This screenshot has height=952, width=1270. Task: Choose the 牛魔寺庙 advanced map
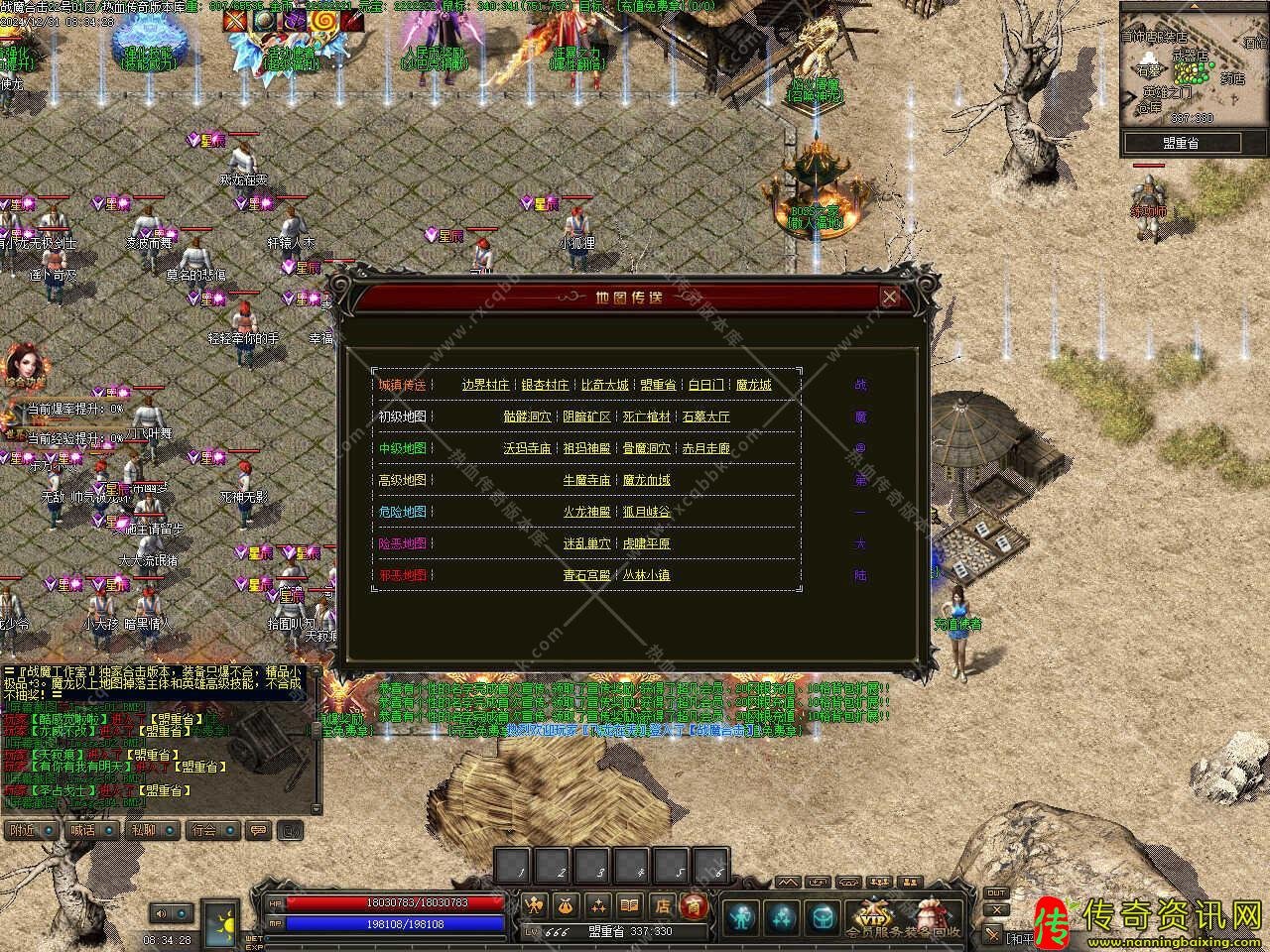coord(586,480)
